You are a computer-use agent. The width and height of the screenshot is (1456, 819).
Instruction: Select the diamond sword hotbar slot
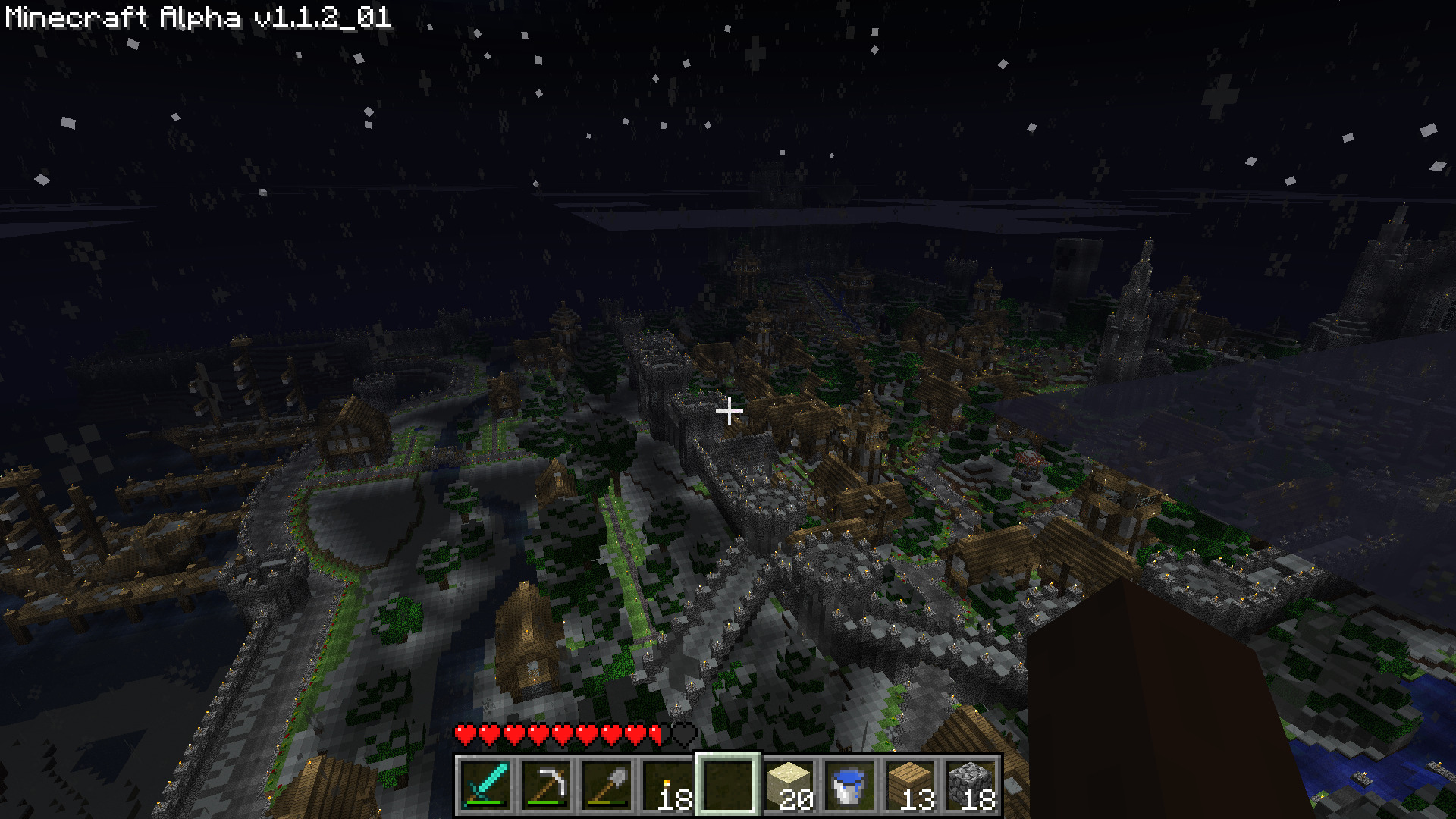pos(485,786)
